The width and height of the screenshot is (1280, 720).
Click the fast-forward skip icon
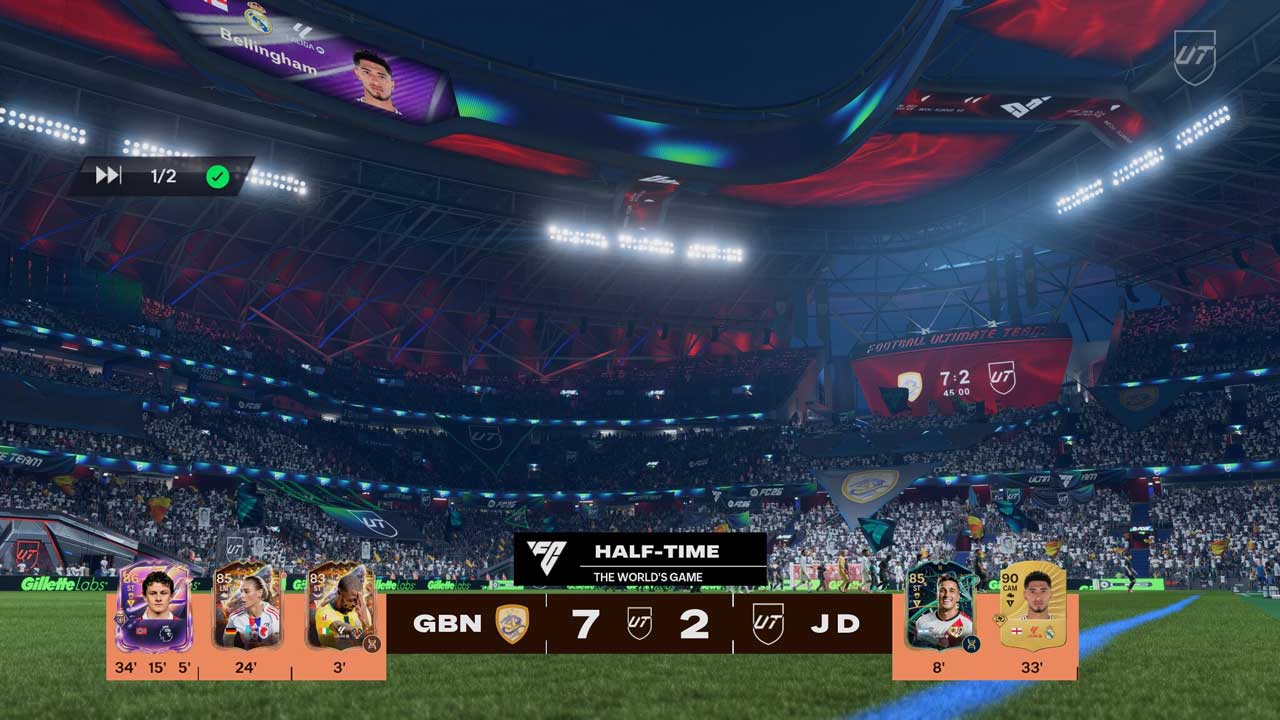coord(108,176)
